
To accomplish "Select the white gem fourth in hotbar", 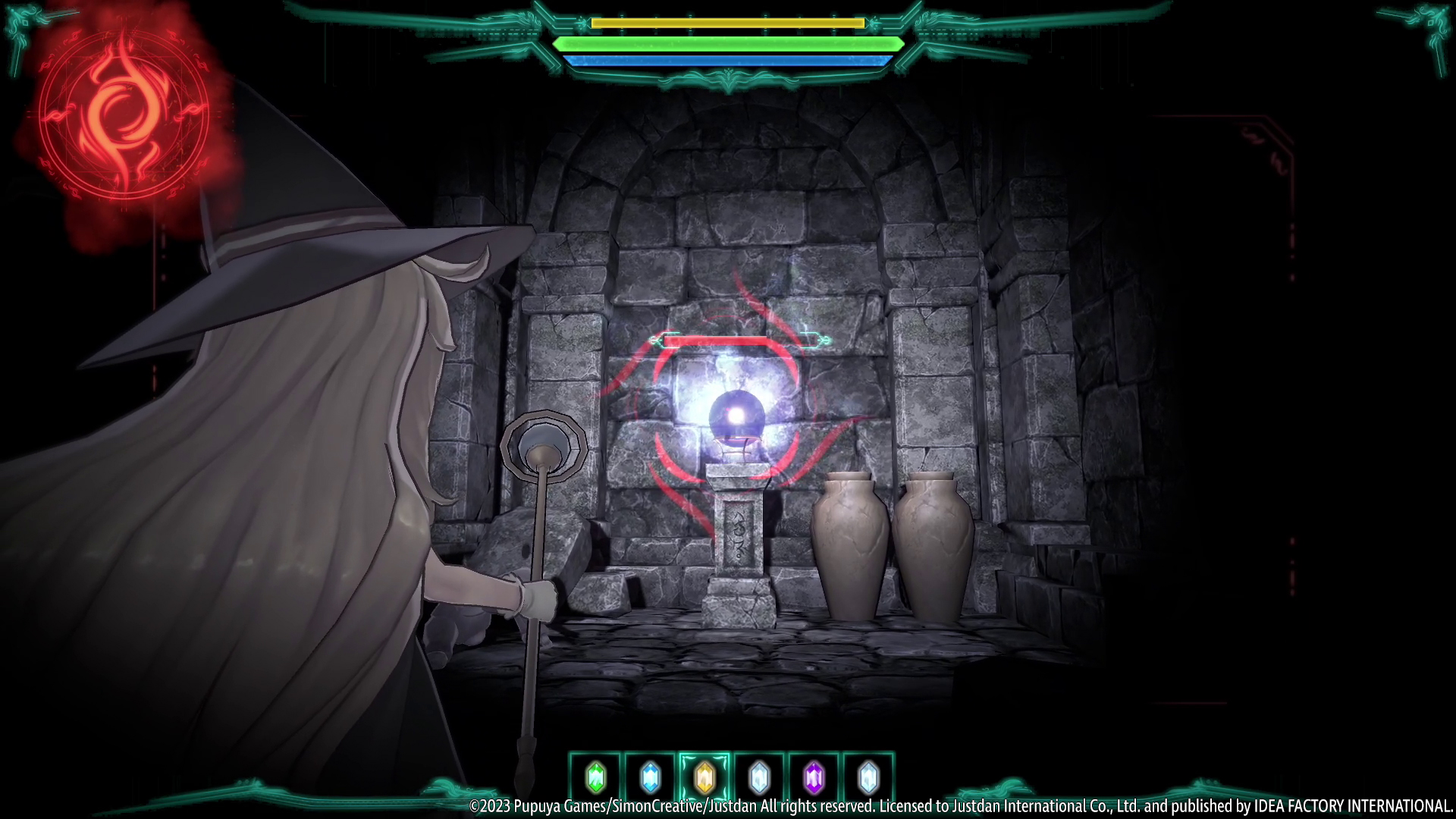I will (759, 775).
